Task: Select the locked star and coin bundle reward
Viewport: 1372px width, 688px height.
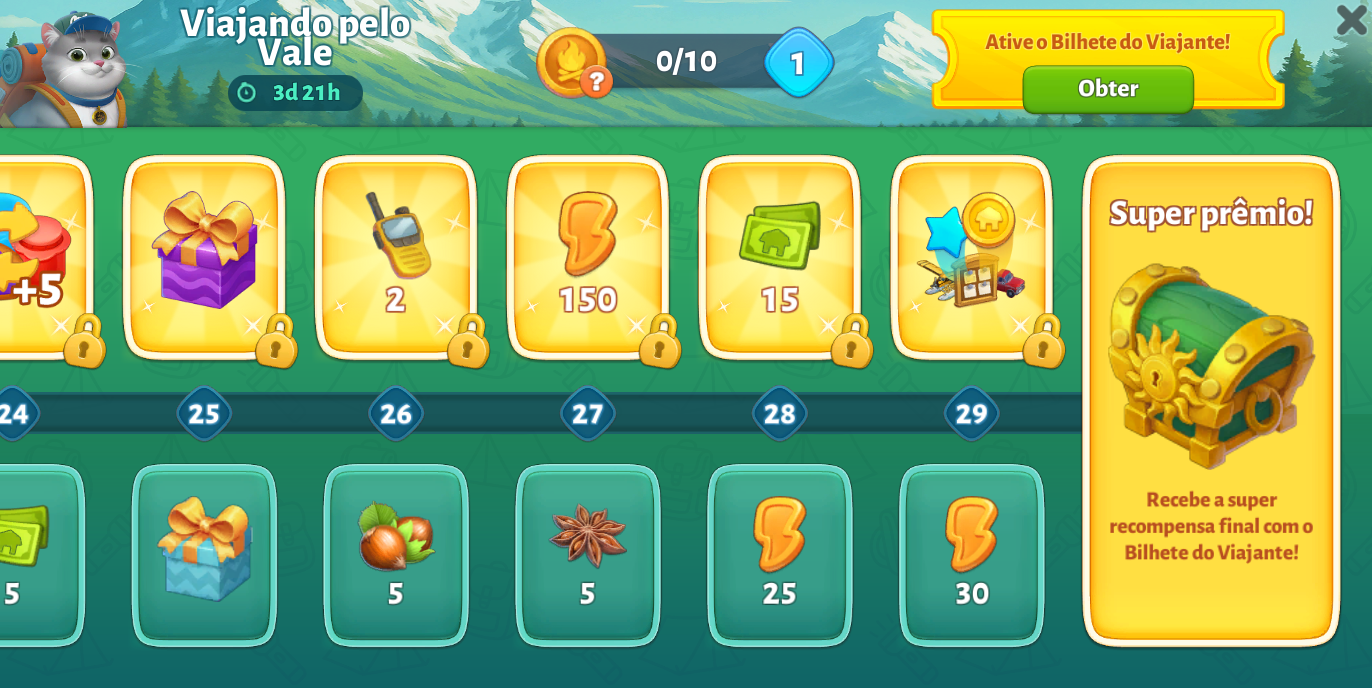Action: pyautogui.click(x=971, y=256)
